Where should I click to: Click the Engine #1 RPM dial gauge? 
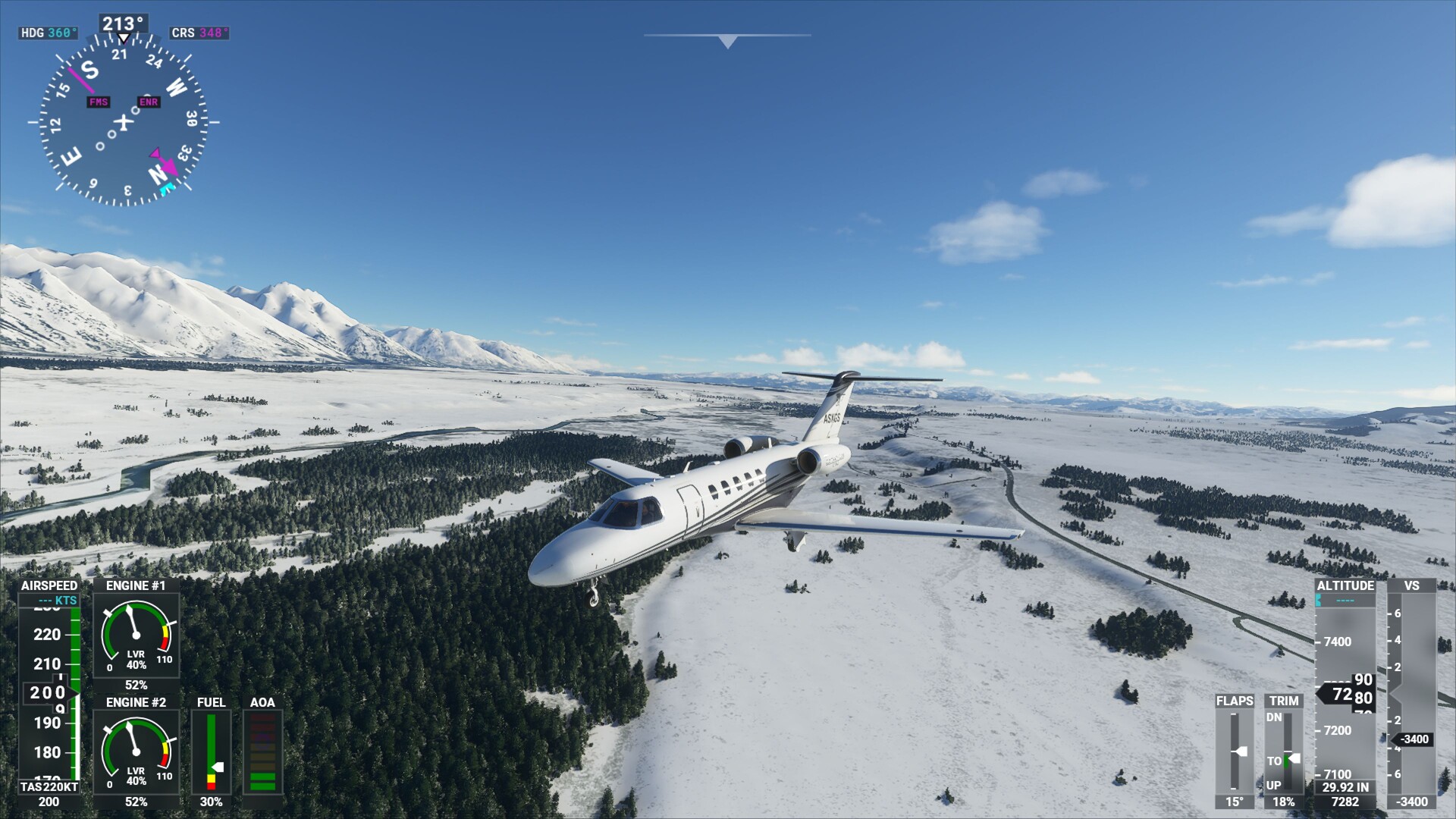click(136, 633)
